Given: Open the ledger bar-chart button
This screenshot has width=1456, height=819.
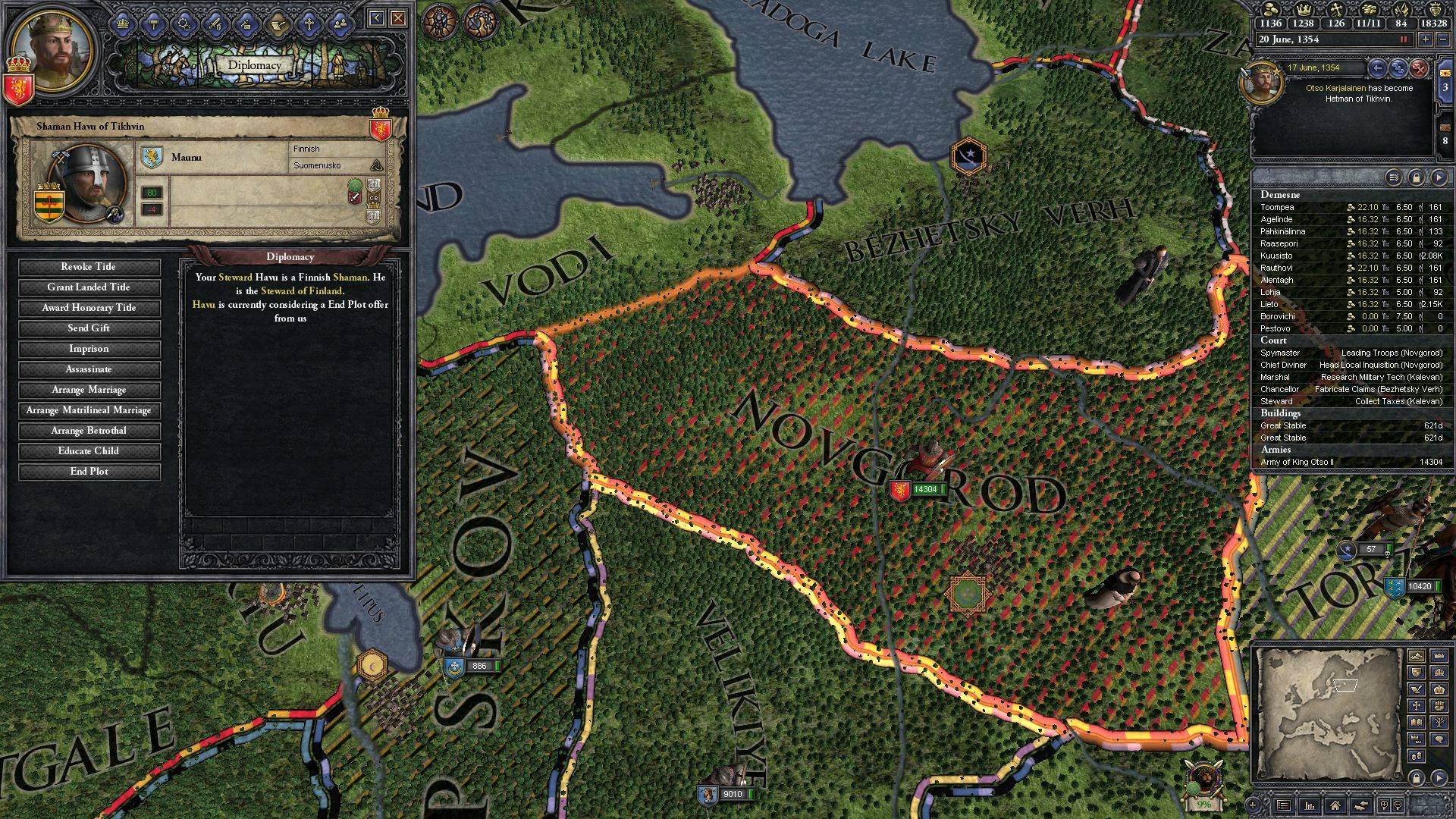Looking at the screenshot, I should (1310, 805).
